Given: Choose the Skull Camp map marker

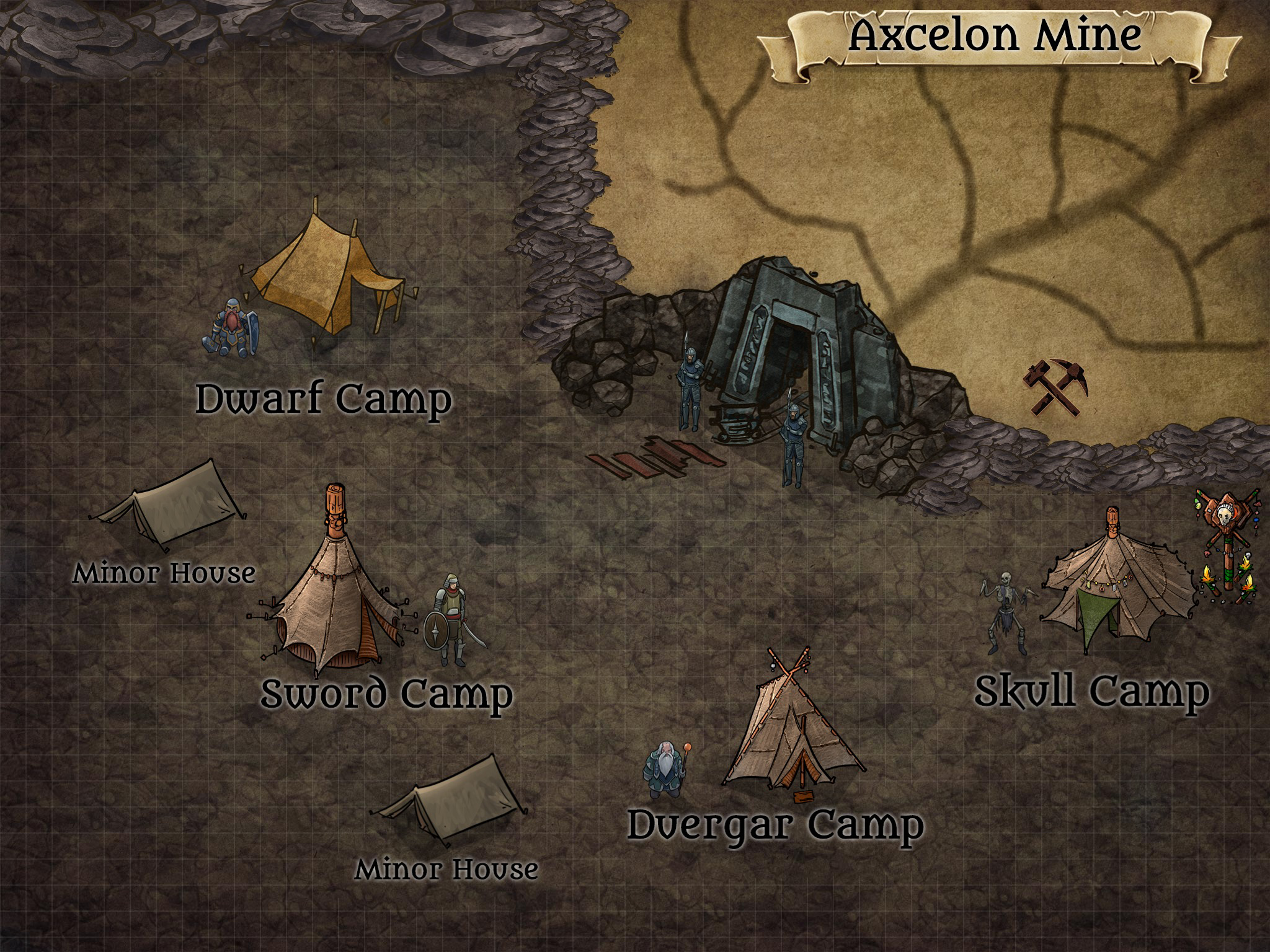Looking at the screenshot, I should tap(1091, 690).
